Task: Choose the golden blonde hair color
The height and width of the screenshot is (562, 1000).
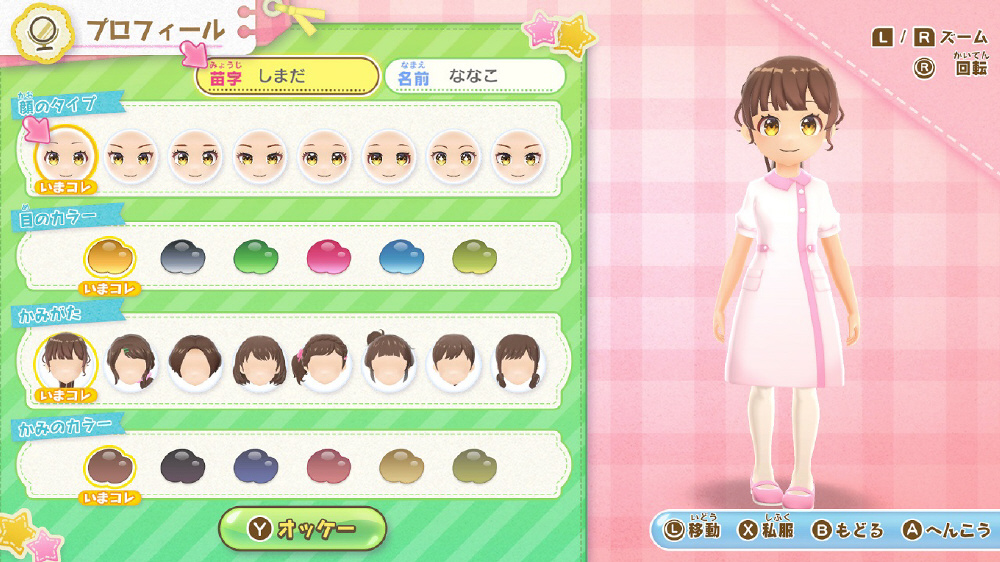Action: pyautogui.click(x=402, y=465)
